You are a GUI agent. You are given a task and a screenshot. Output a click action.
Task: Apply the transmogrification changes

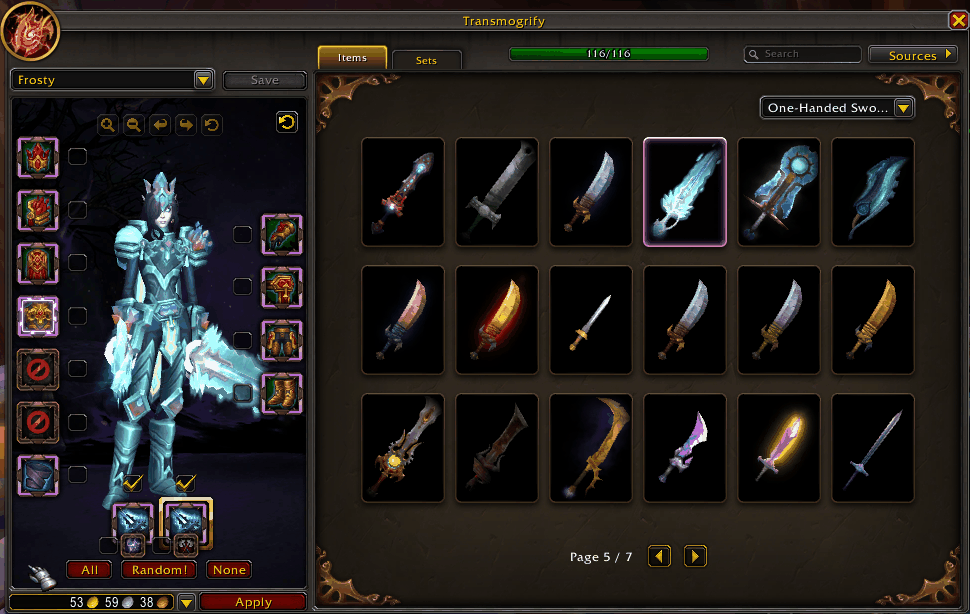(253, 602)
